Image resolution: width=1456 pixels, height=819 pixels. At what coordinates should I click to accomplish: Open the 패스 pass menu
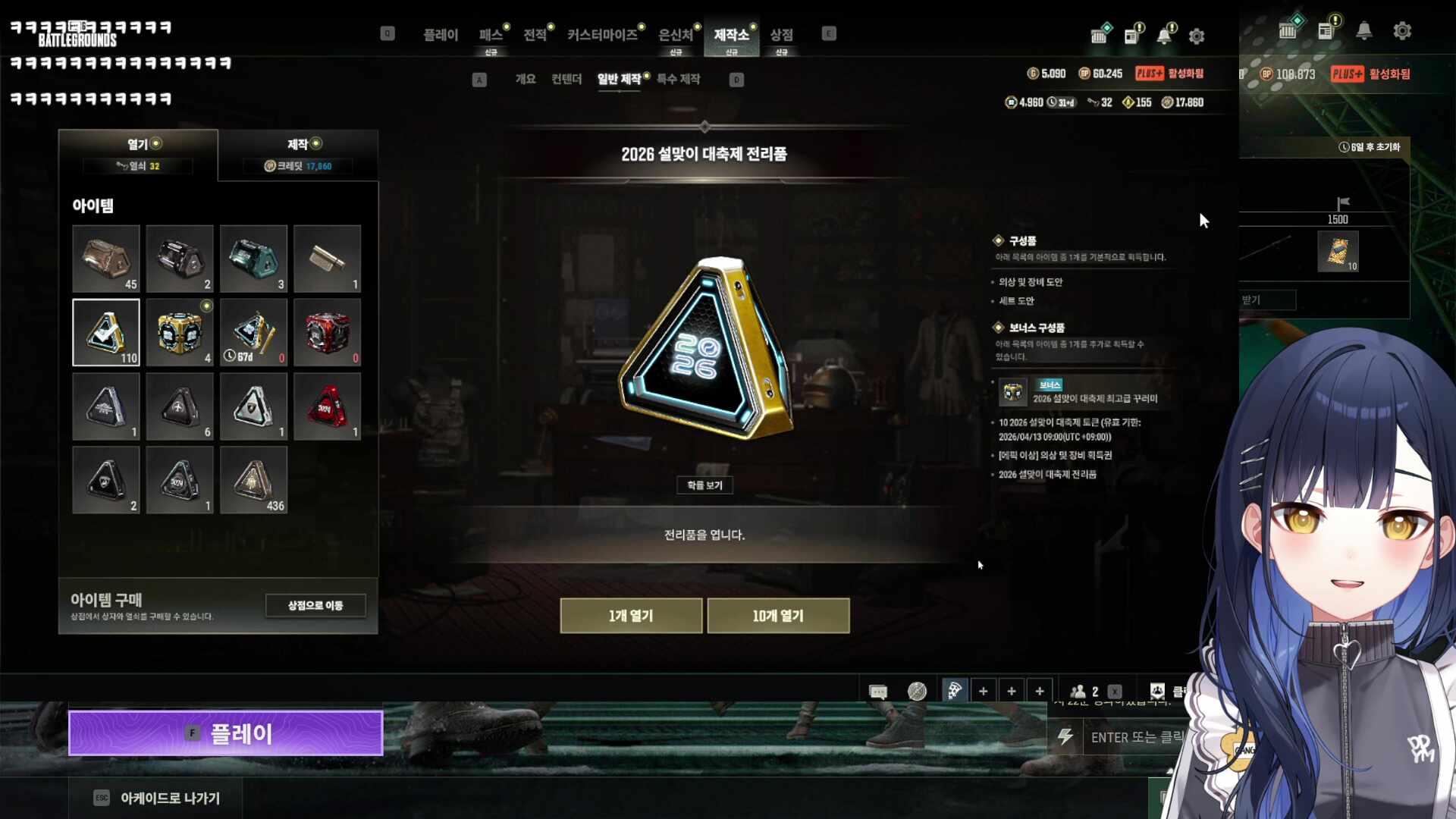click(491, 35)
